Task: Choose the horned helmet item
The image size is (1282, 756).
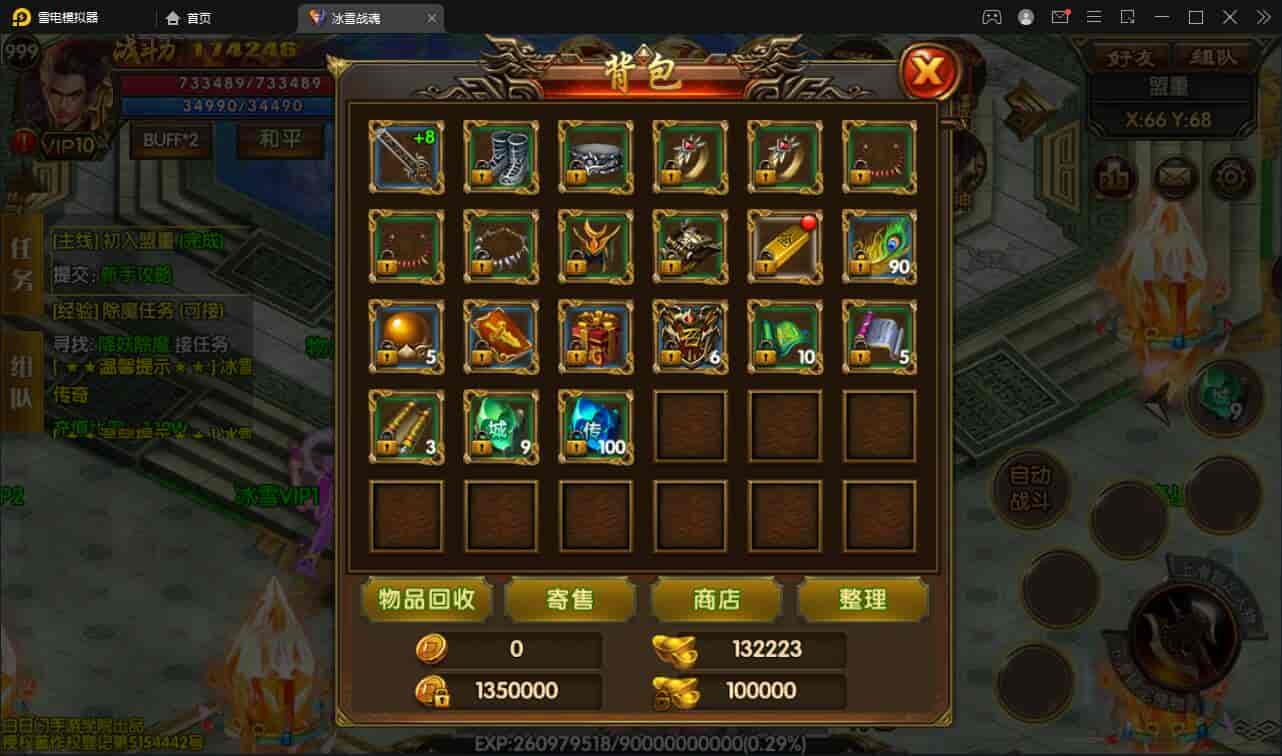Action: click(x=596, y=246)
